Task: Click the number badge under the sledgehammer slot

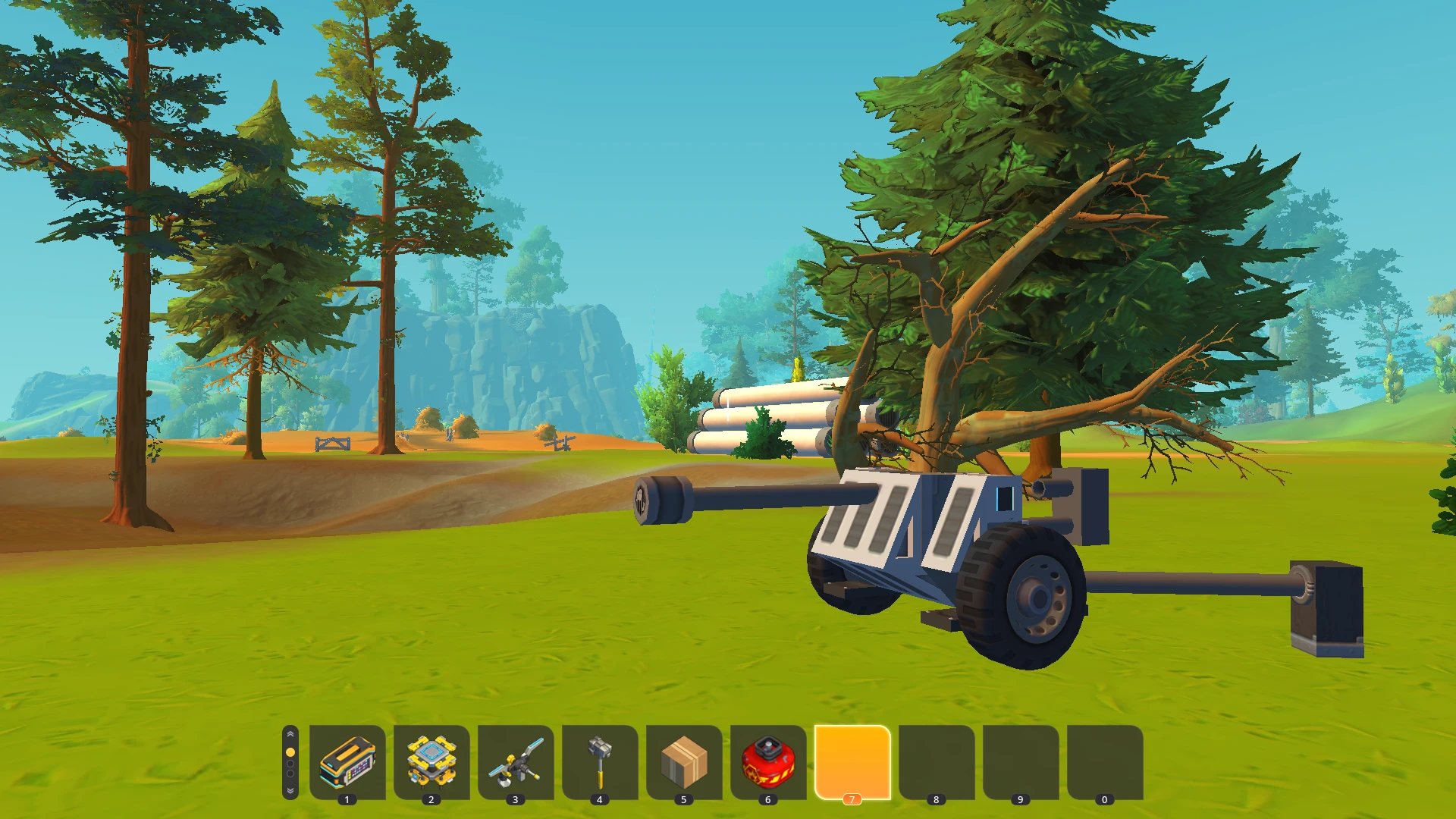Action: tap(601, 799)
